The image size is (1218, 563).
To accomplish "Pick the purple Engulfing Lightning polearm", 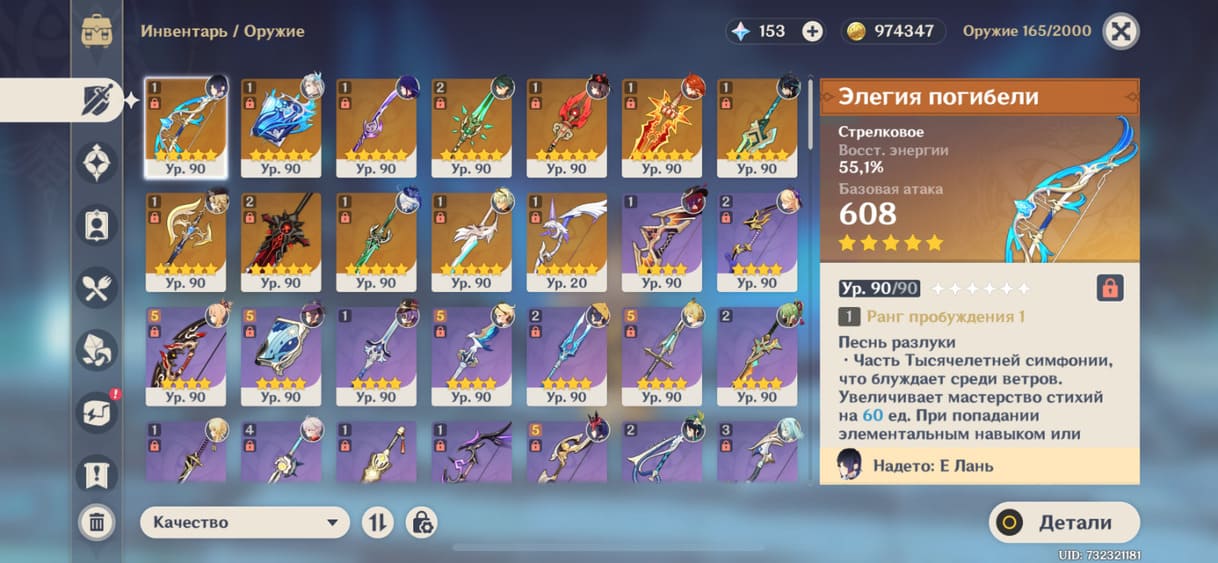I will click(376, 127).
